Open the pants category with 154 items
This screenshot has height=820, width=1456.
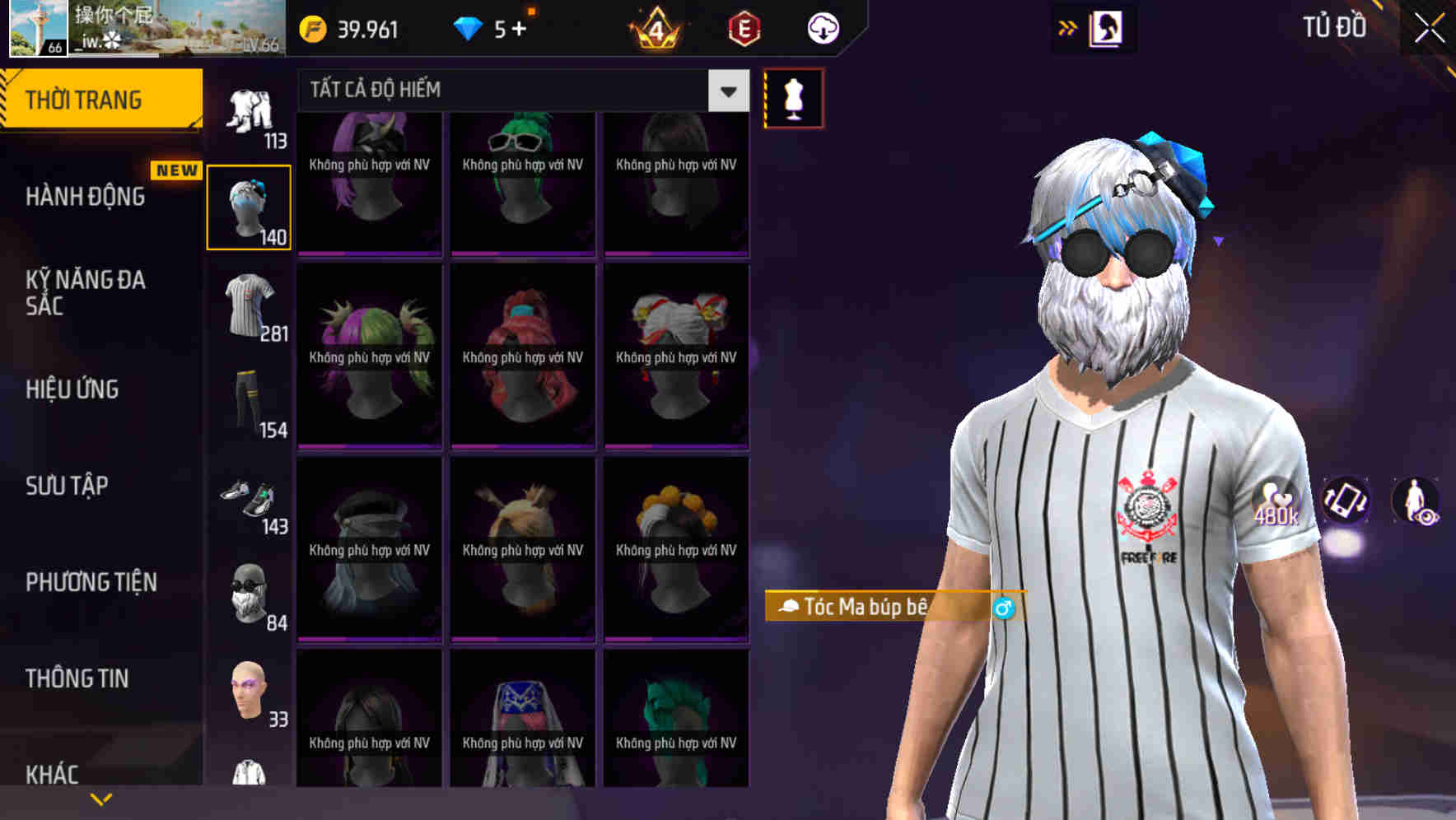pos(249,403)
